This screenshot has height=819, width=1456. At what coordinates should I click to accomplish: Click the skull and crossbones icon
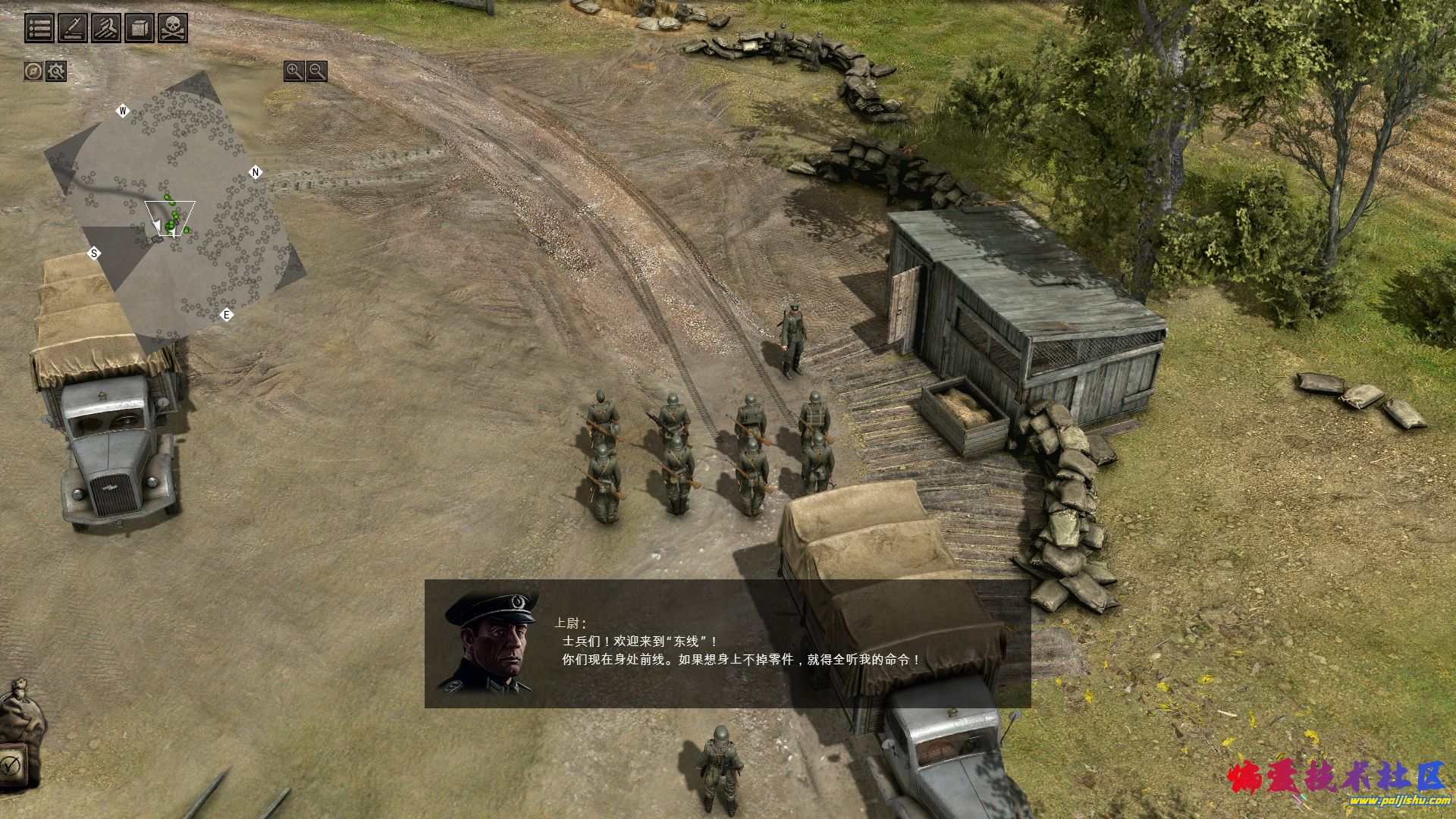click(x=172, y=28)
